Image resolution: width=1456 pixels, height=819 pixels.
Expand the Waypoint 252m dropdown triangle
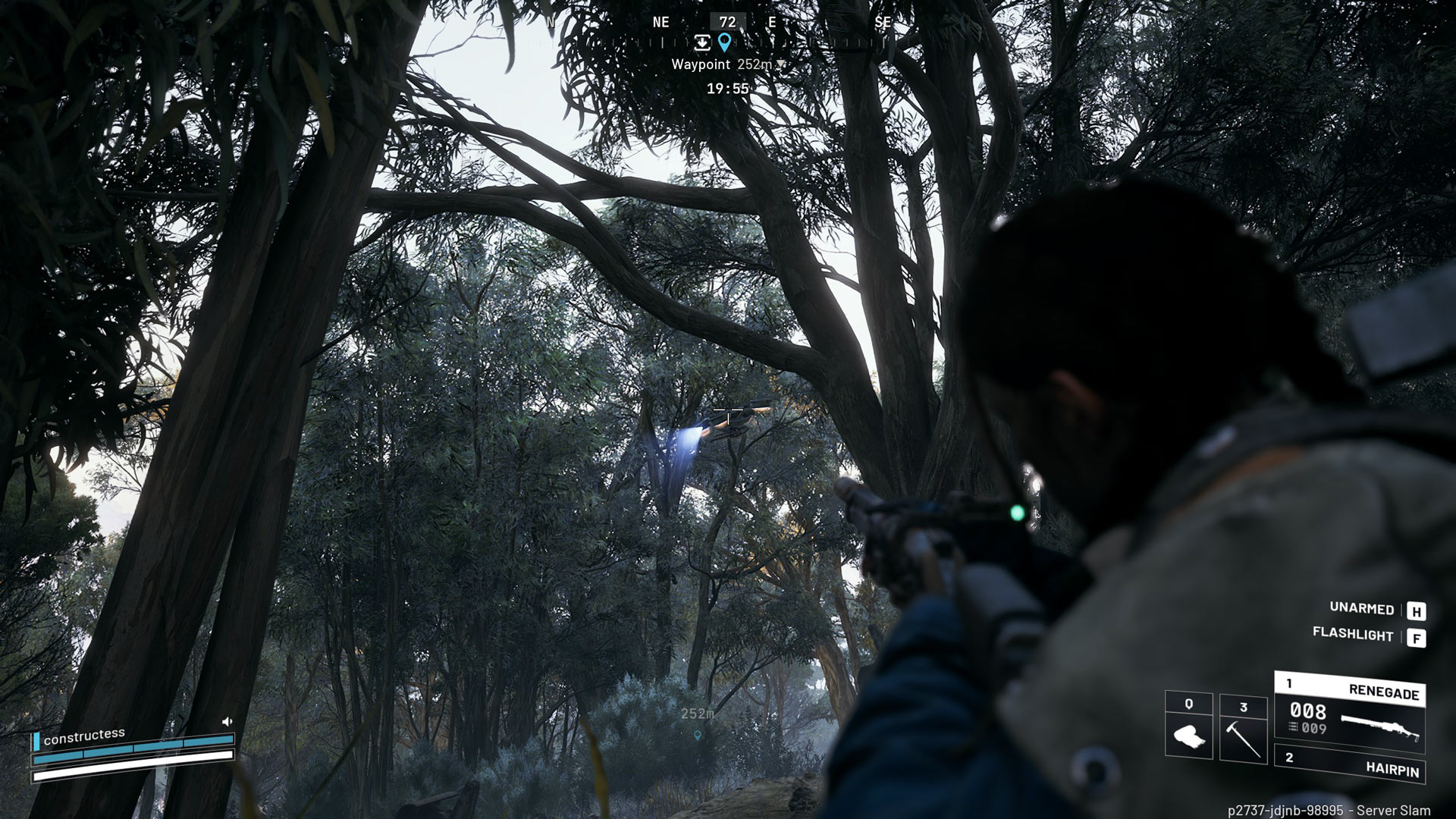[x=780, y=64]
